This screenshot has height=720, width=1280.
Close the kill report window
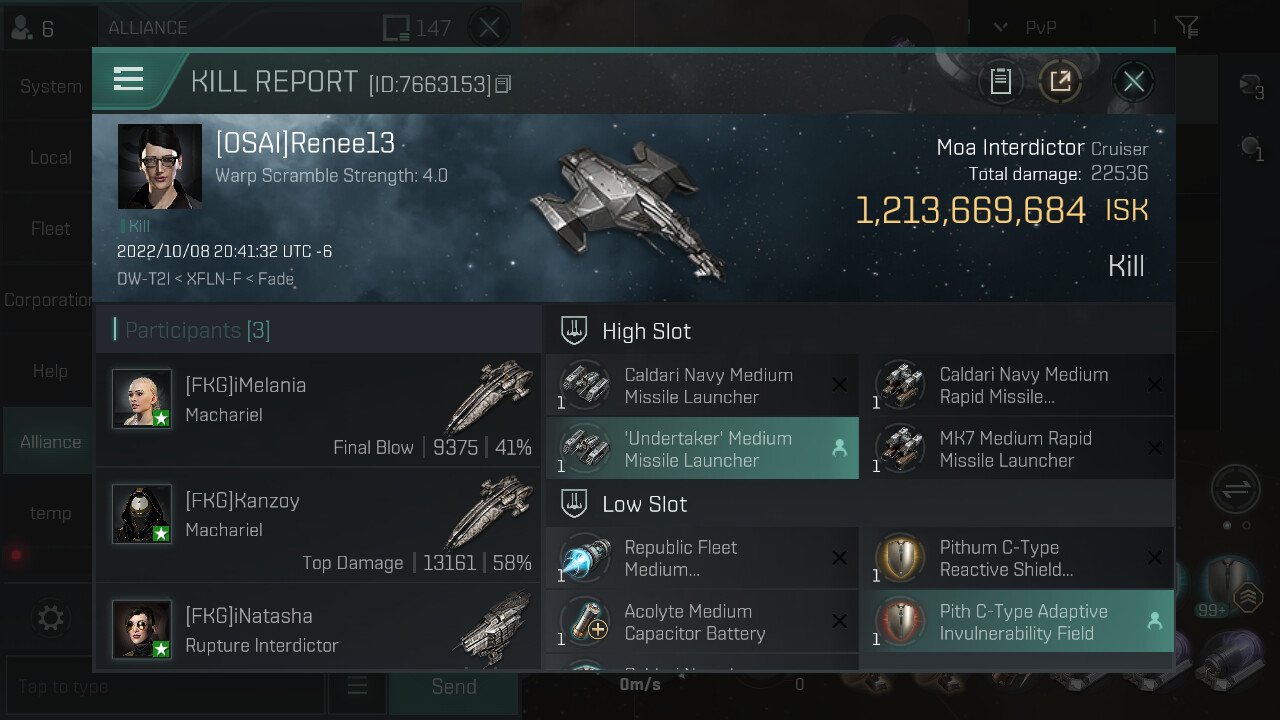click(x=1133, y=82)
